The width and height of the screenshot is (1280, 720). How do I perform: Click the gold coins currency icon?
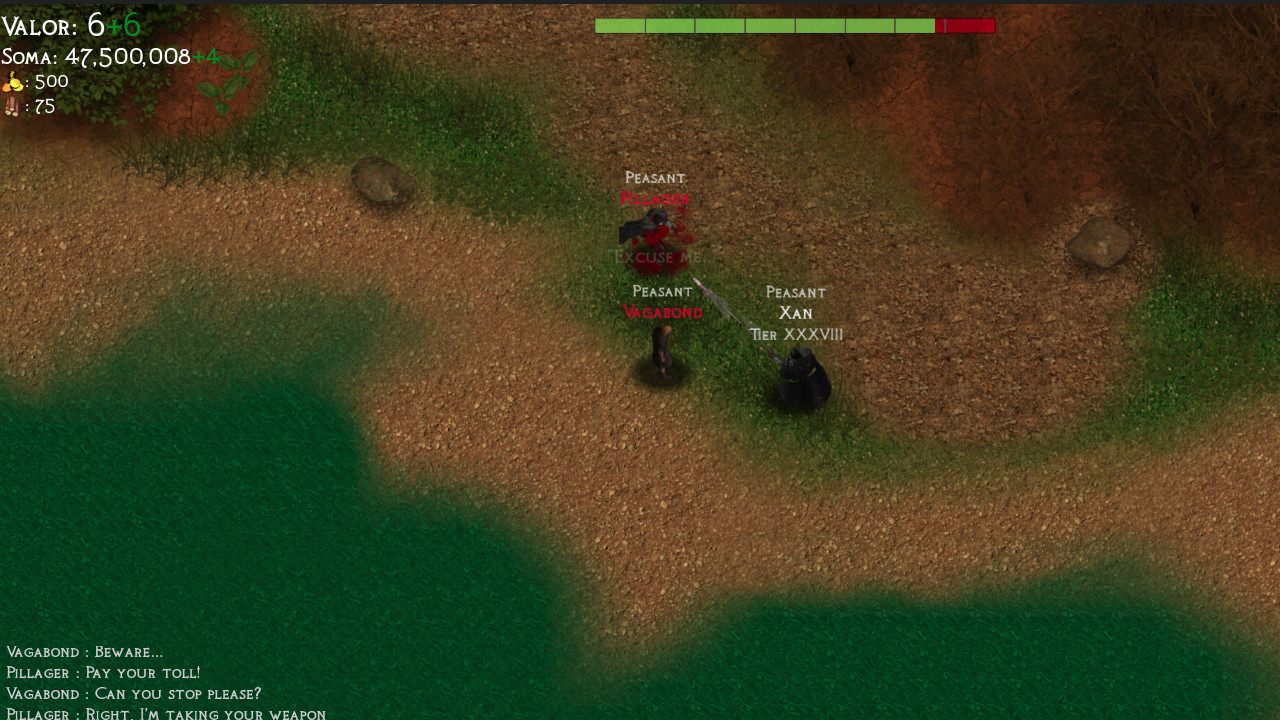(14, 80)
